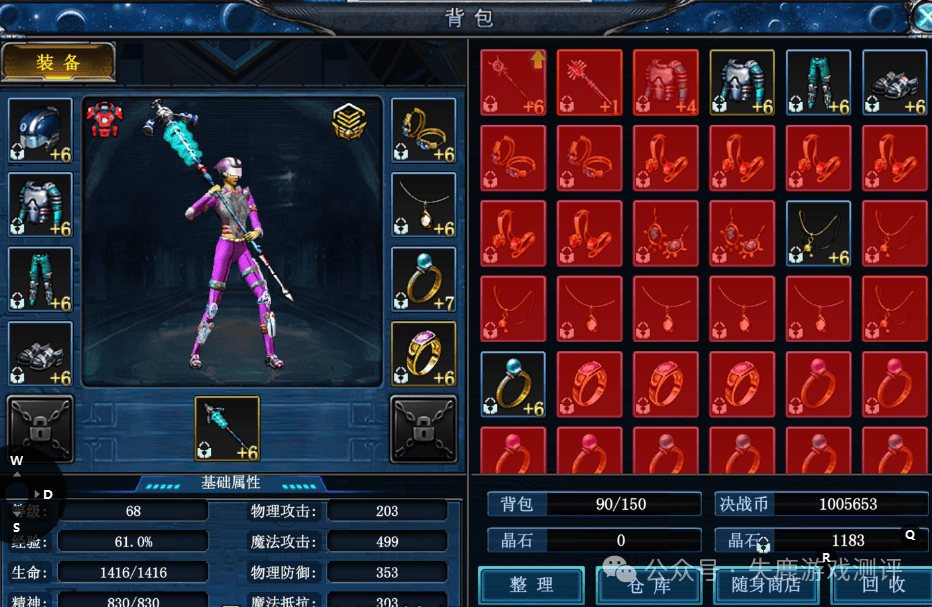Viewport: 932px width, 607px height.
Task: Select the equipped helmet slot
Action: [41, 130]
